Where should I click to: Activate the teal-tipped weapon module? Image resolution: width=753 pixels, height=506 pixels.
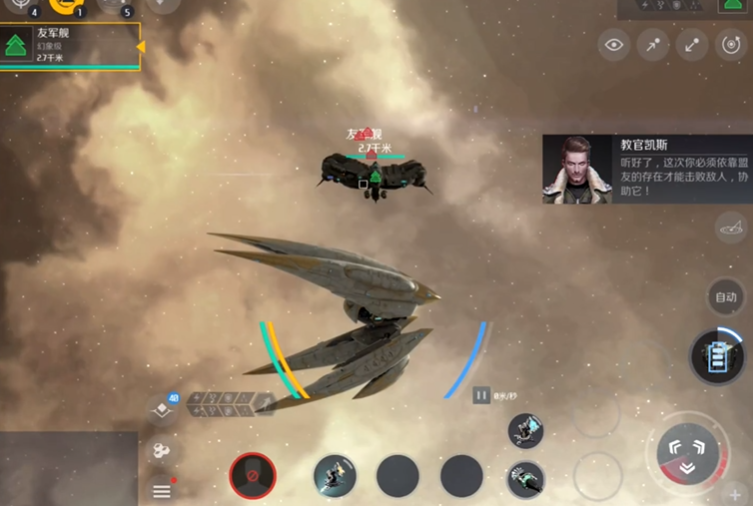pos(525,479)
